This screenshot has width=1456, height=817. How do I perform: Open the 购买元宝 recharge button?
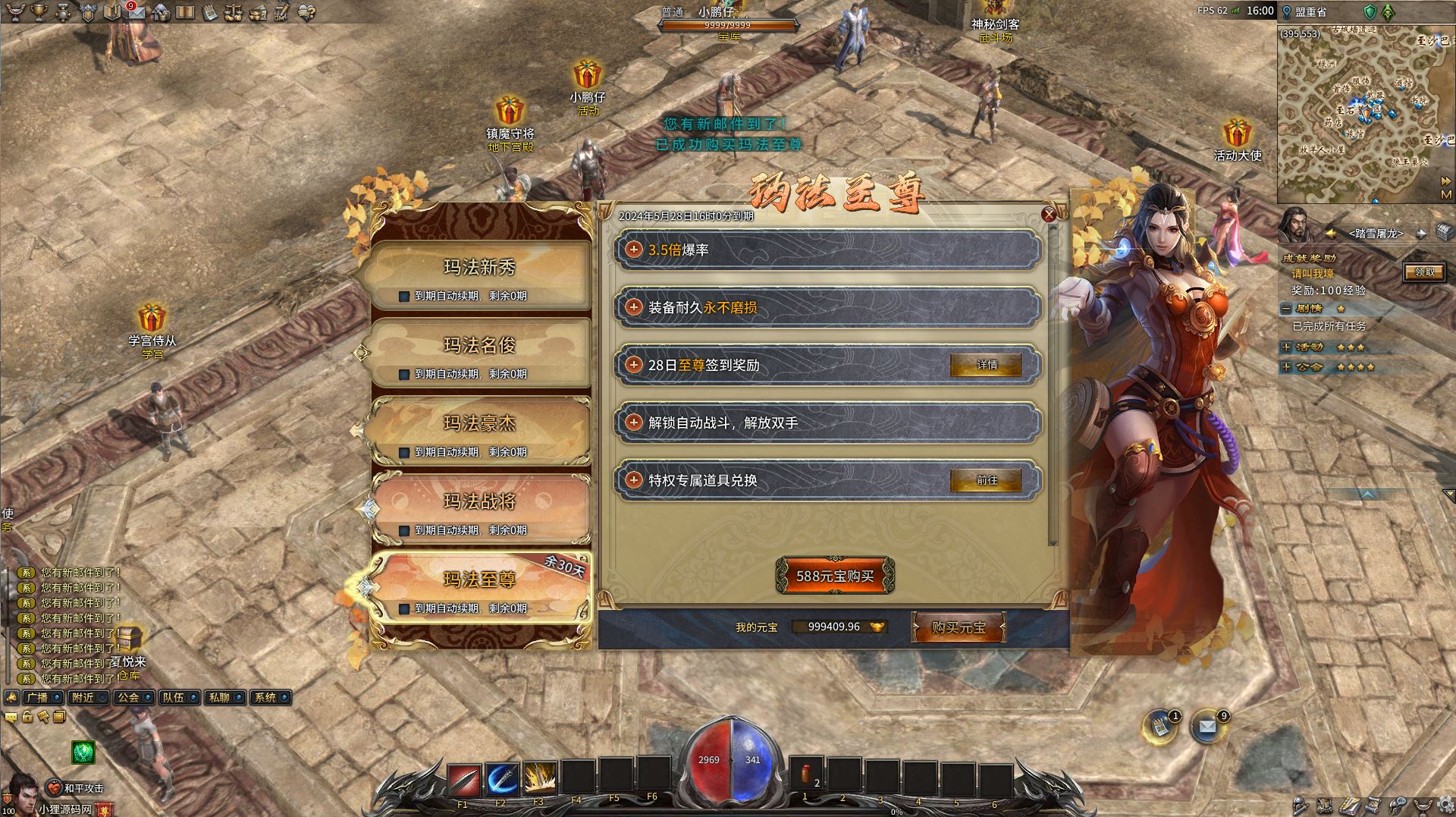point(959,628)
